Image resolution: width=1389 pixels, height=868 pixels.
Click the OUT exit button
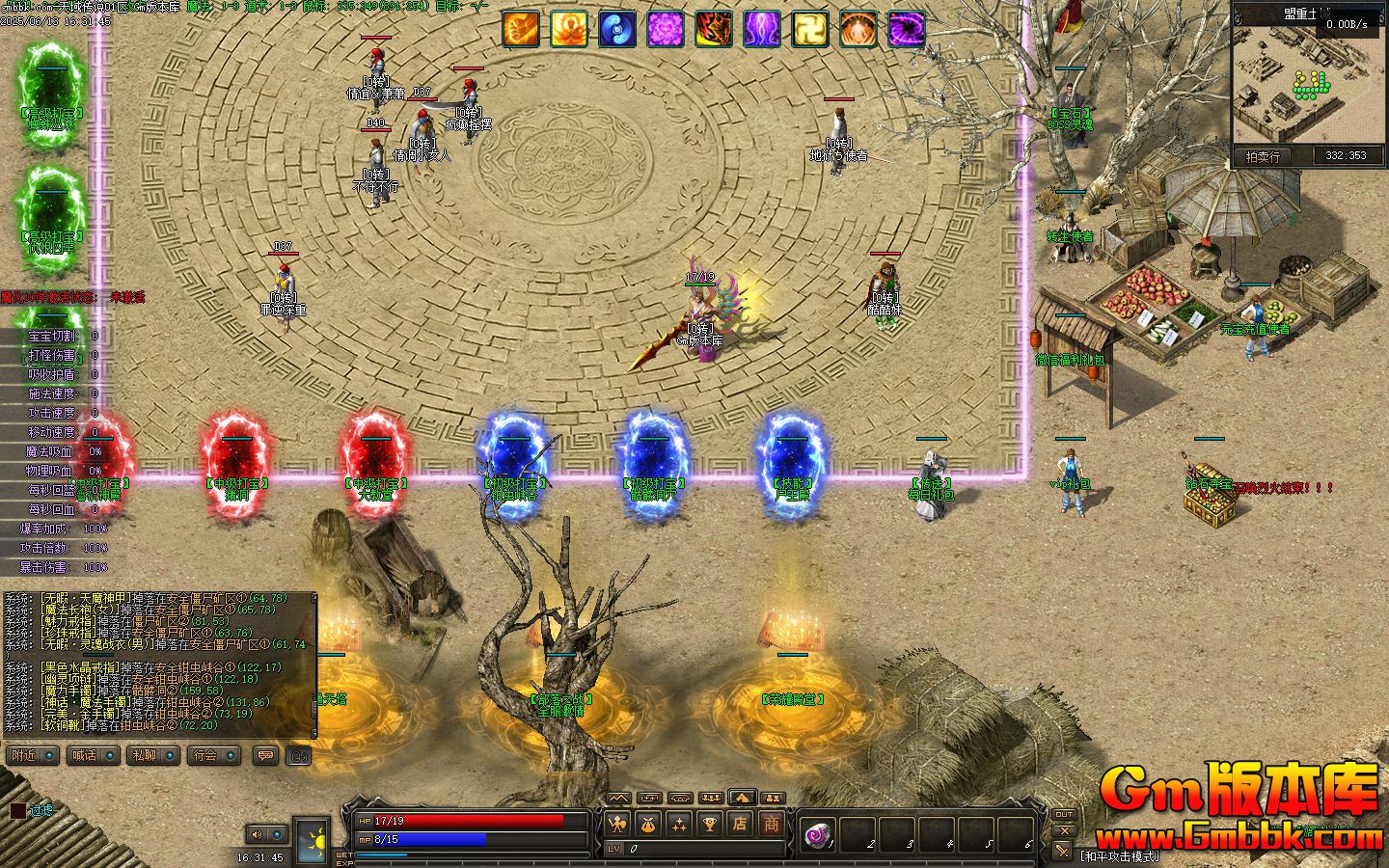tap(1063, 815)
